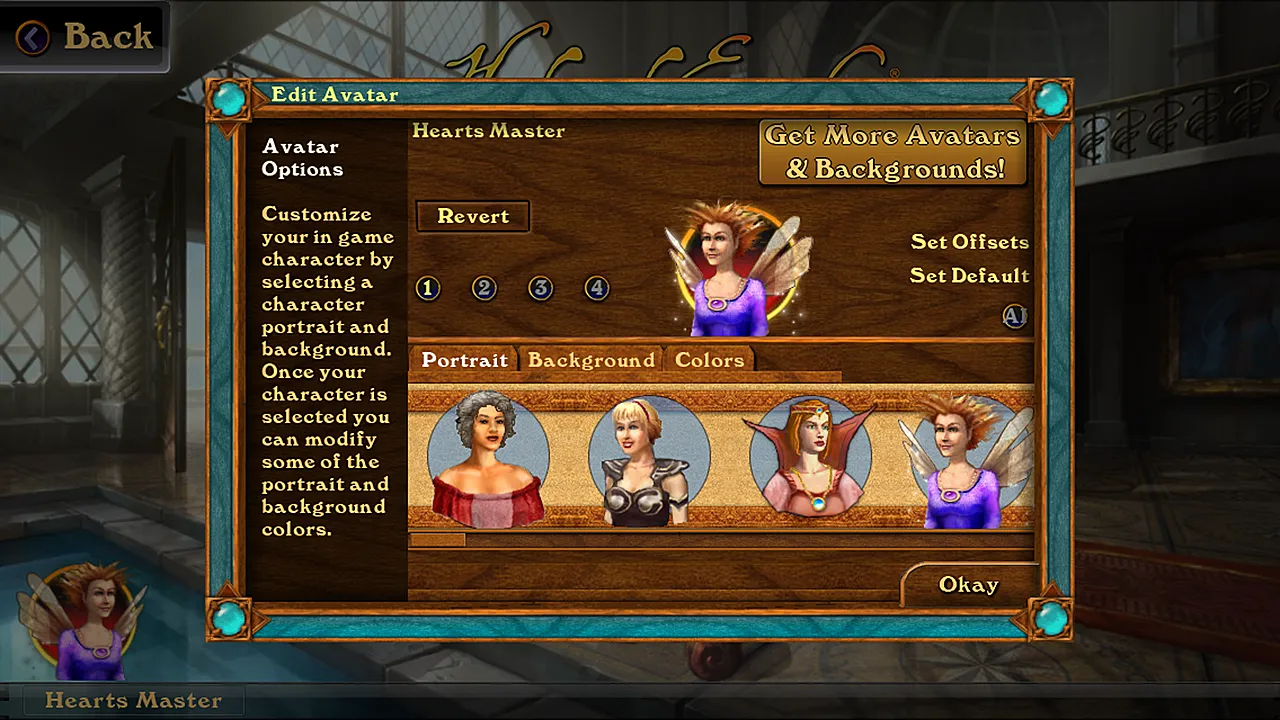Select avatar slot number 3
1280x720 pixels.
[x=541, y=288]
